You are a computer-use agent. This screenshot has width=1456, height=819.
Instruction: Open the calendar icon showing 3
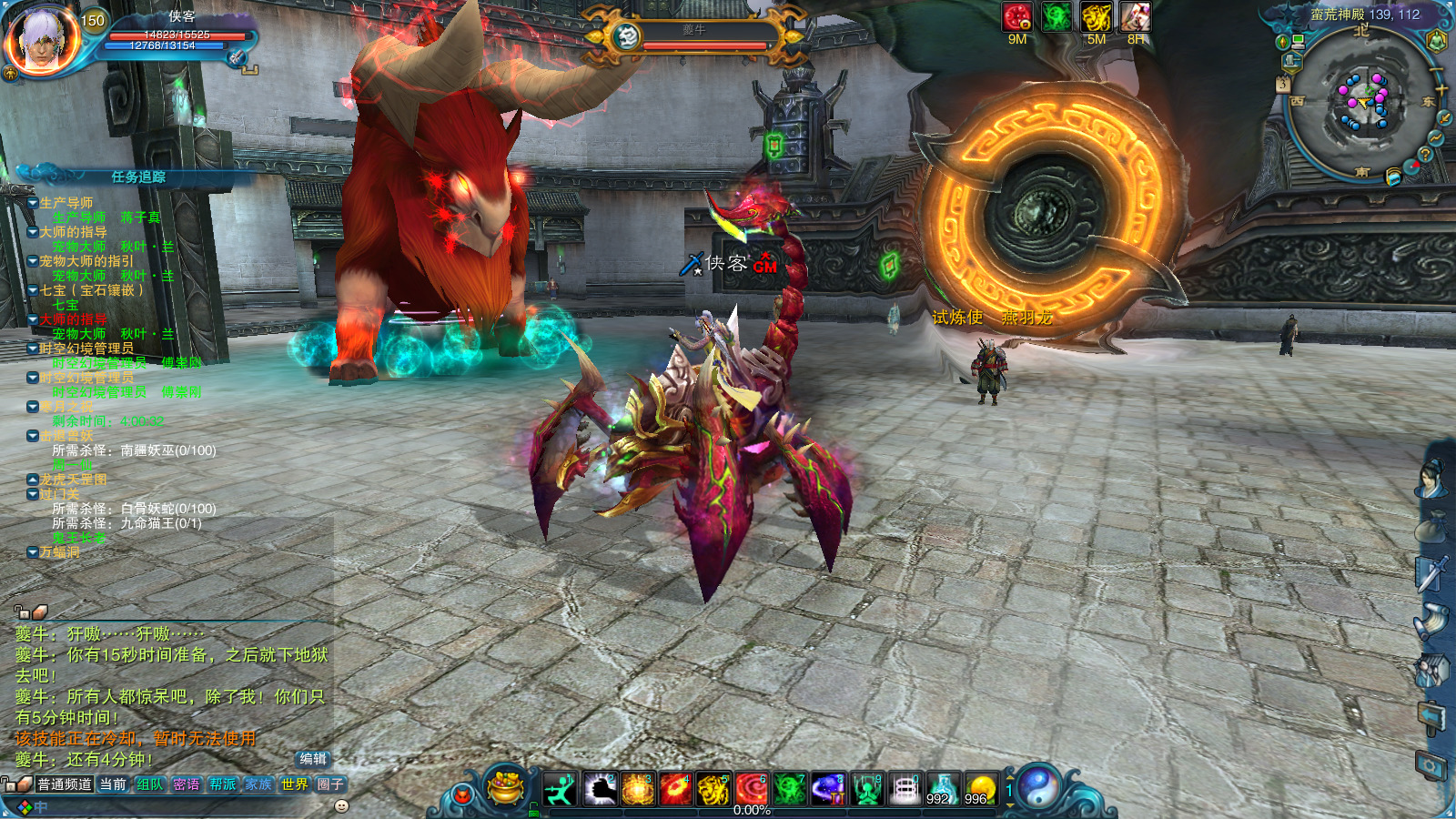coord(1283,85)
